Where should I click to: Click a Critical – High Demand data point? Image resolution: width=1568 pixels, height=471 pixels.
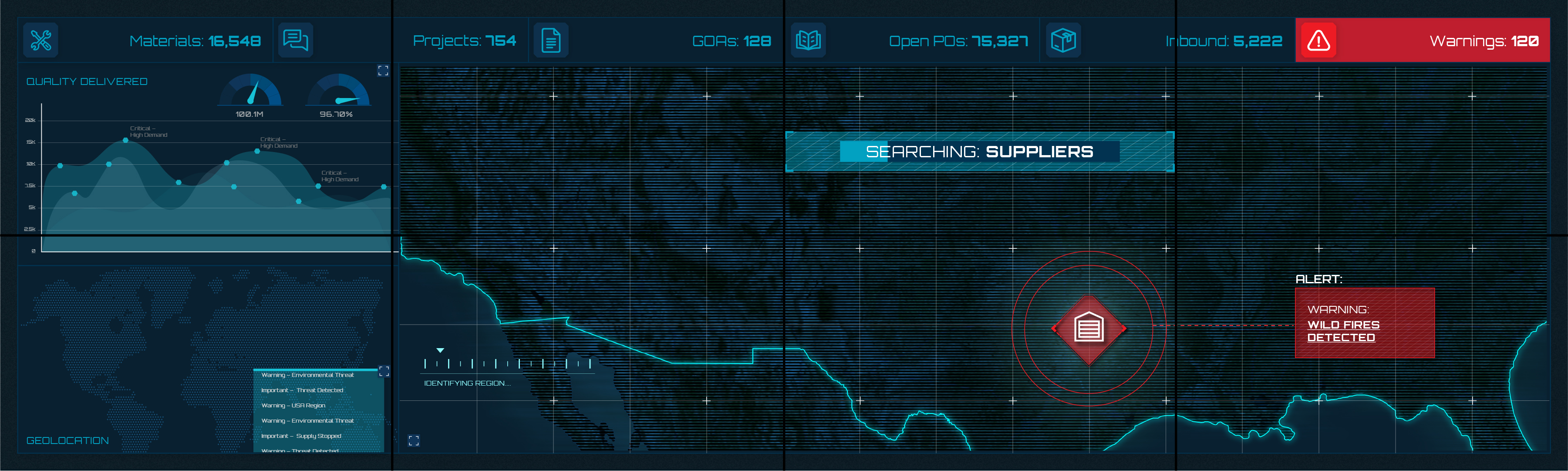(126, 141)
